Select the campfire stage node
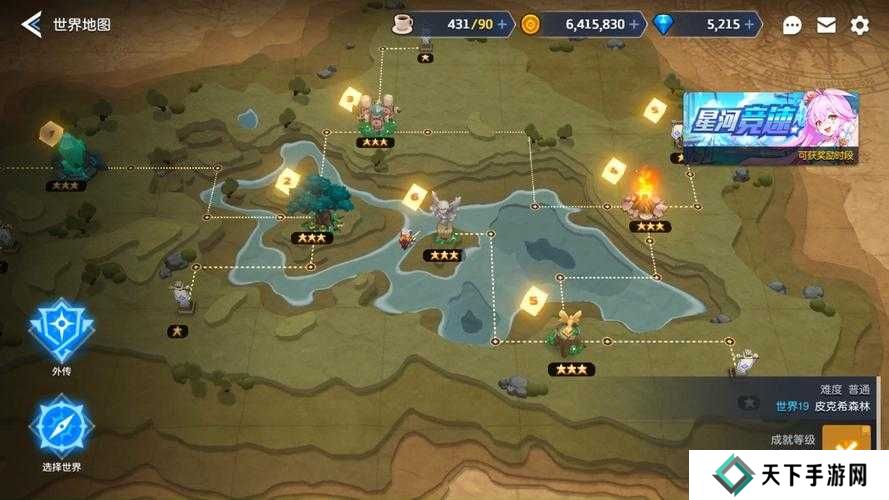889x500 pixels. (647, 194)
